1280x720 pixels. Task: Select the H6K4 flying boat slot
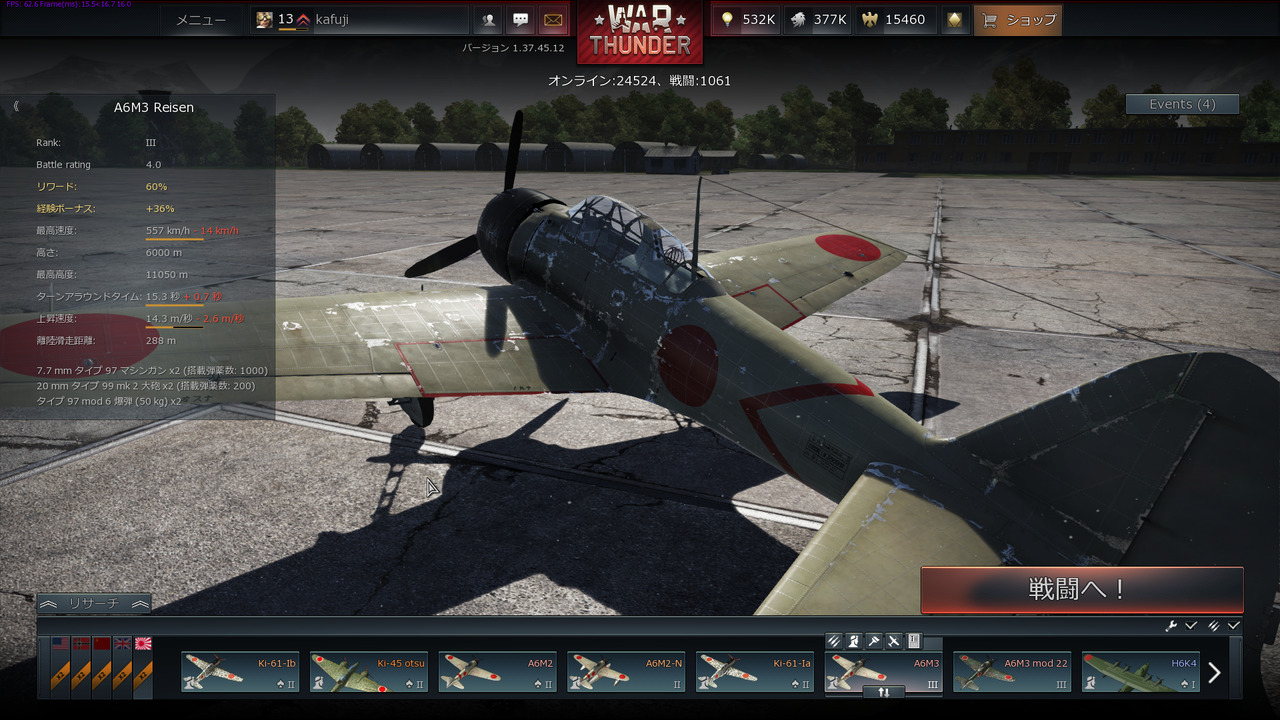pyautogui.click(x=1141, y=672)
